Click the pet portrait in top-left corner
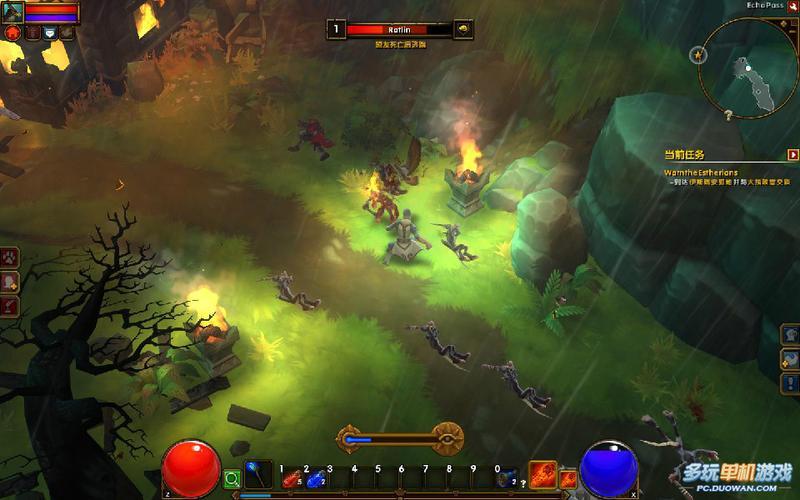 click(13, 11)
